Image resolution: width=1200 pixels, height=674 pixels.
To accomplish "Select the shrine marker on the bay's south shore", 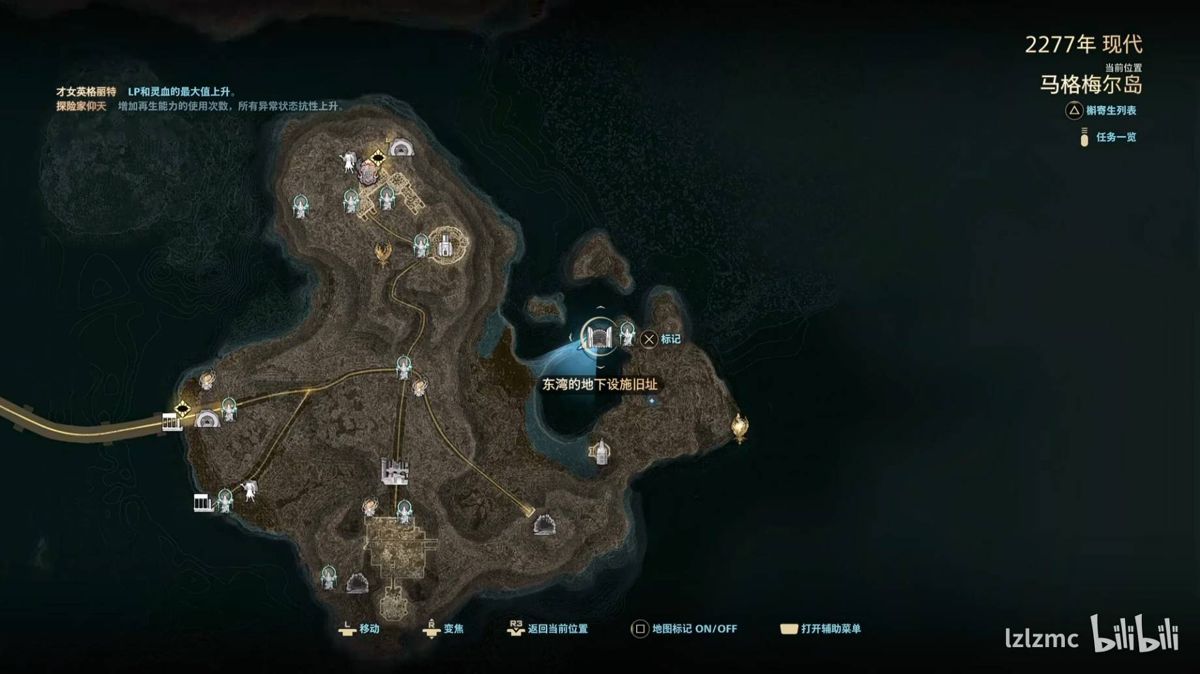I will click(x=599, y=452).
